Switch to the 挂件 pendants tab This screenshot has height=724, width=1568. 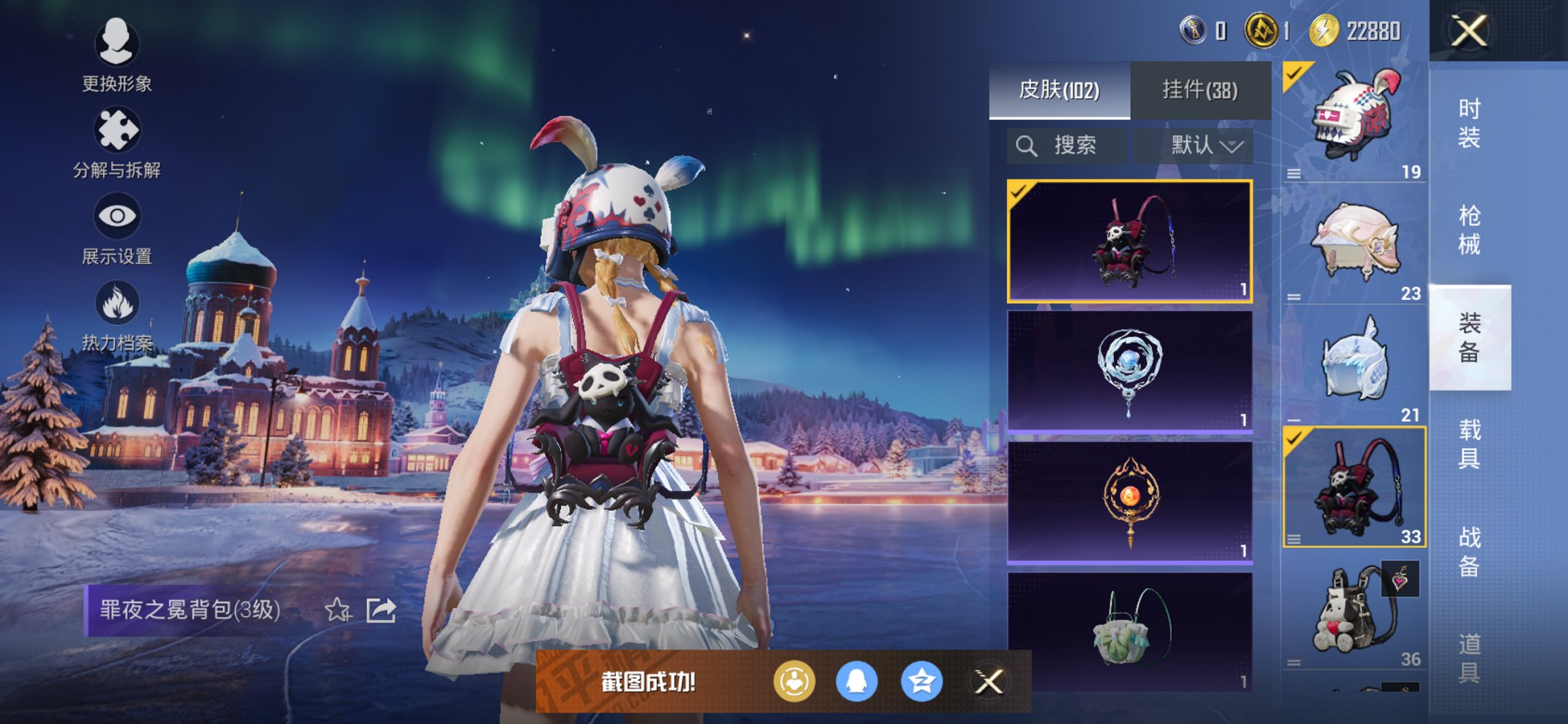tap(1199, 90)
